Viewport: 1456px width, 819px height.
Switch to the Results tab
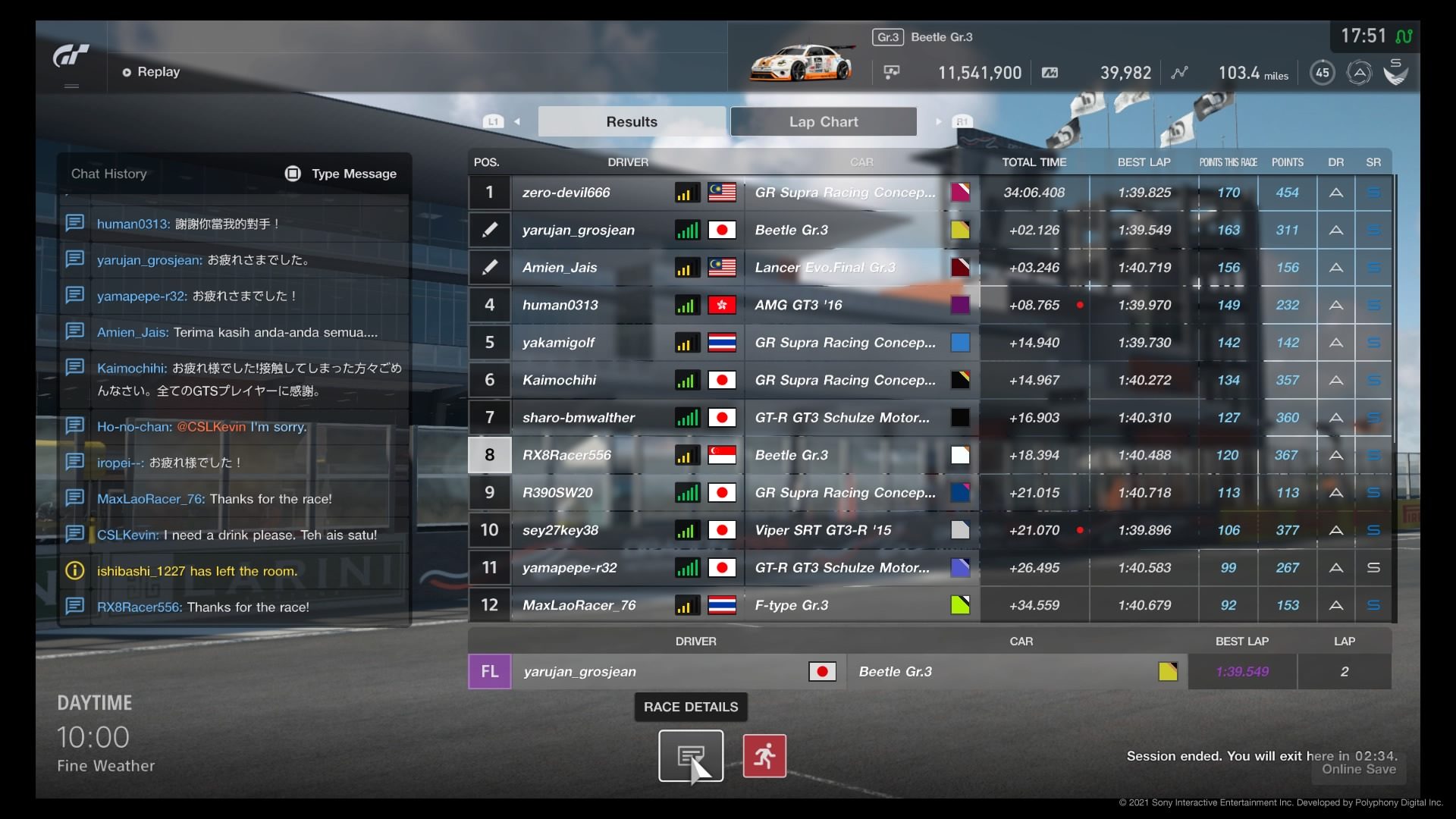632,121
